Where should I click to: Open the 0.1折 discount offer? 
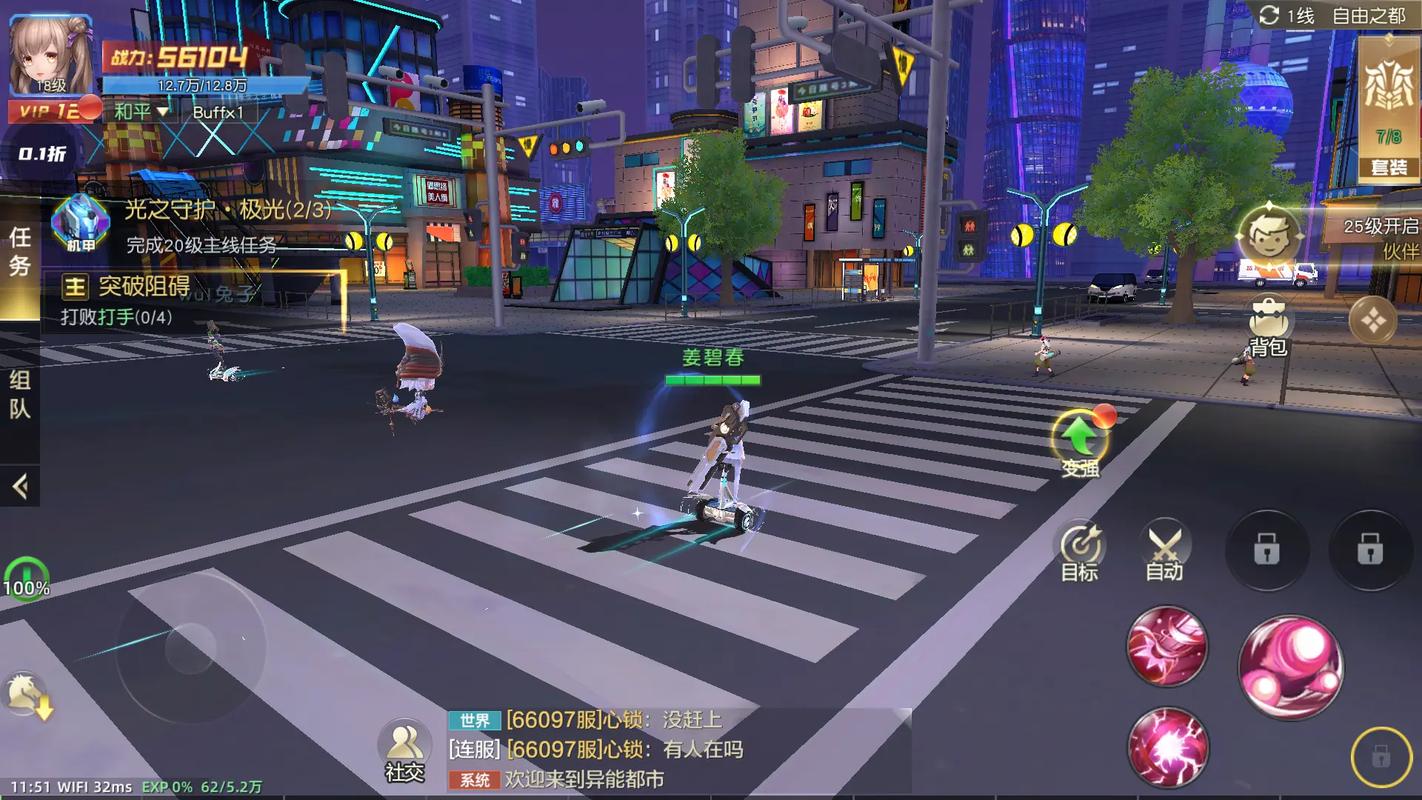pyautogui.click(x=43, y=154)
